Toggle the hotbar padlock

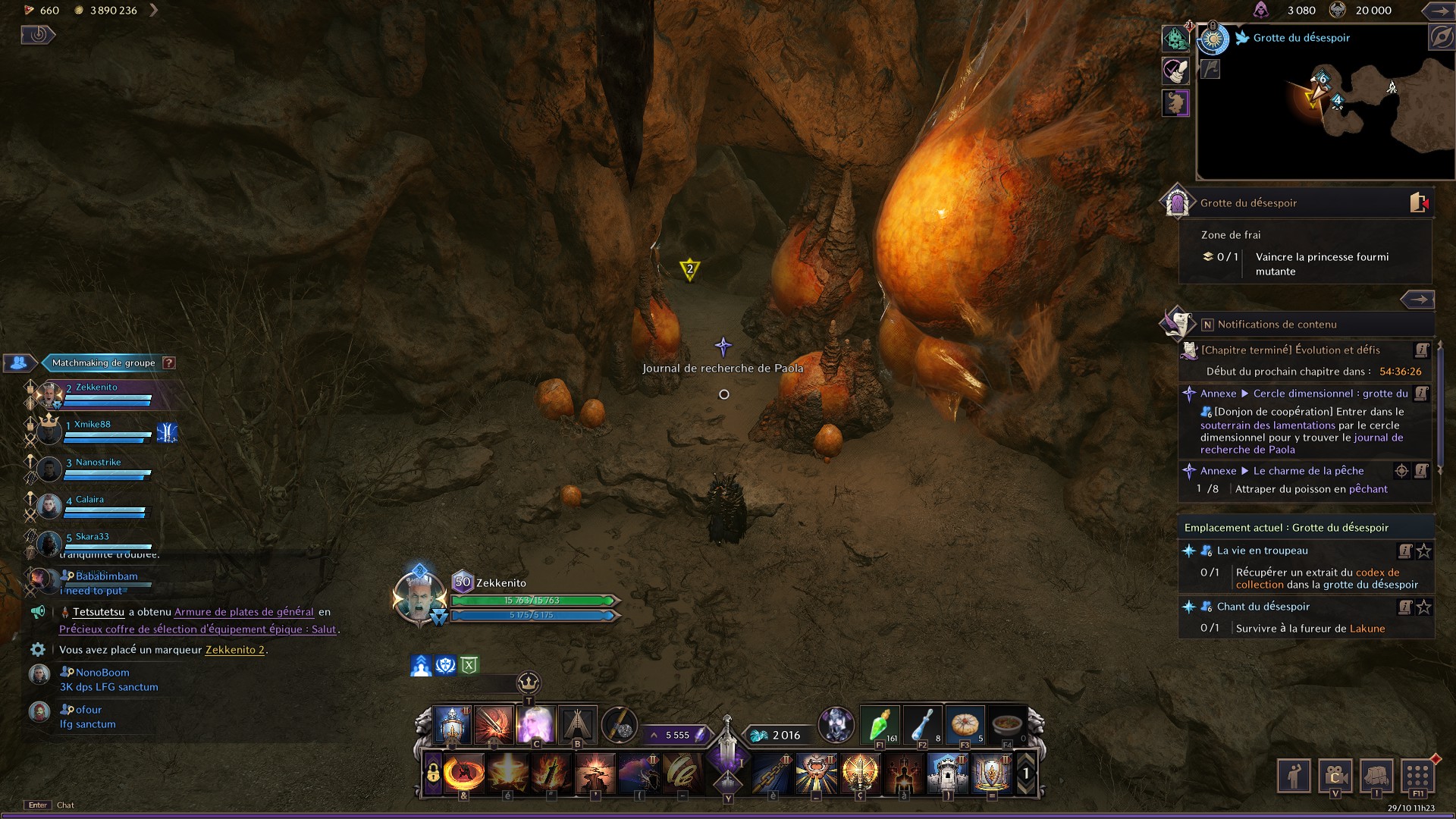point(432,773)
